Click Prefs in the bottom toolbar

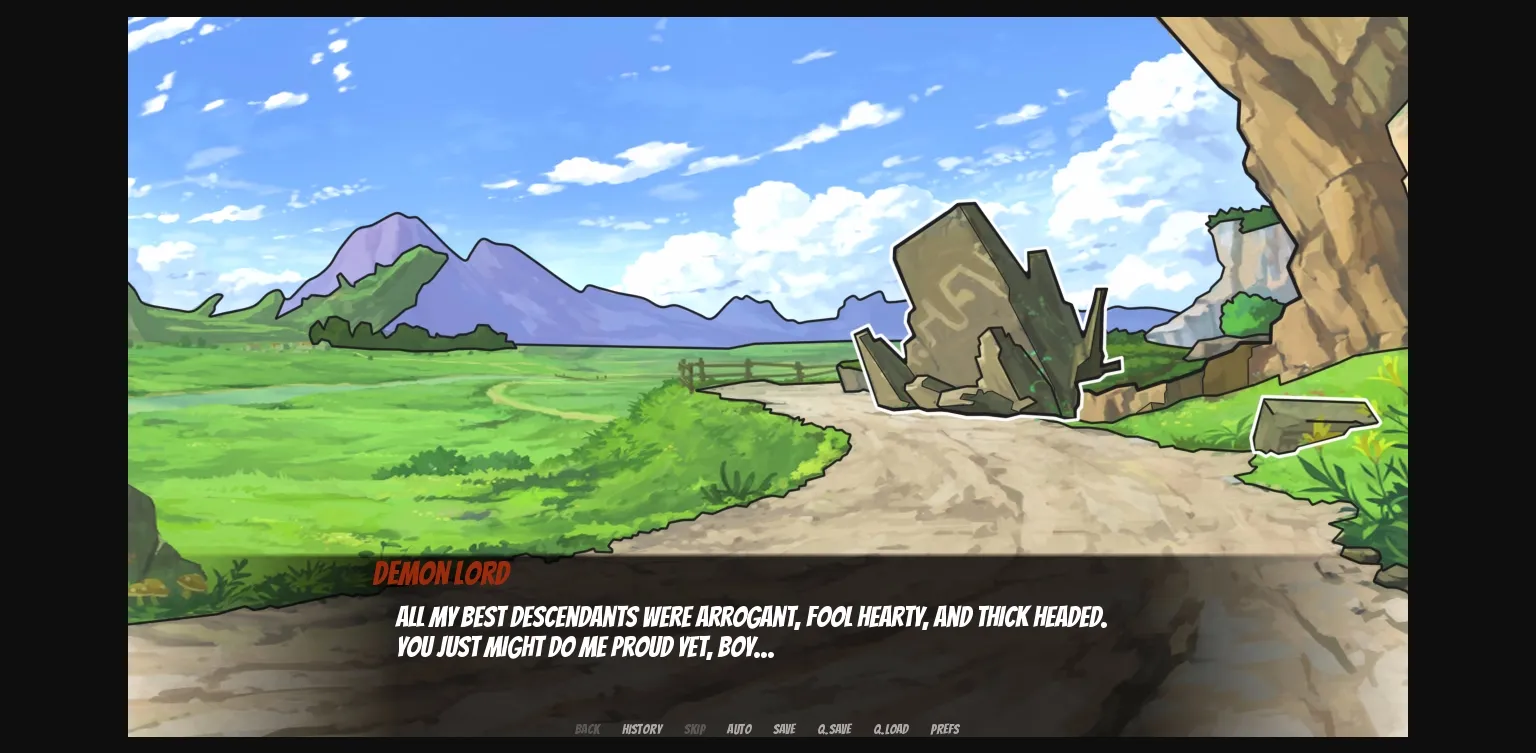(x=944, y=729)
